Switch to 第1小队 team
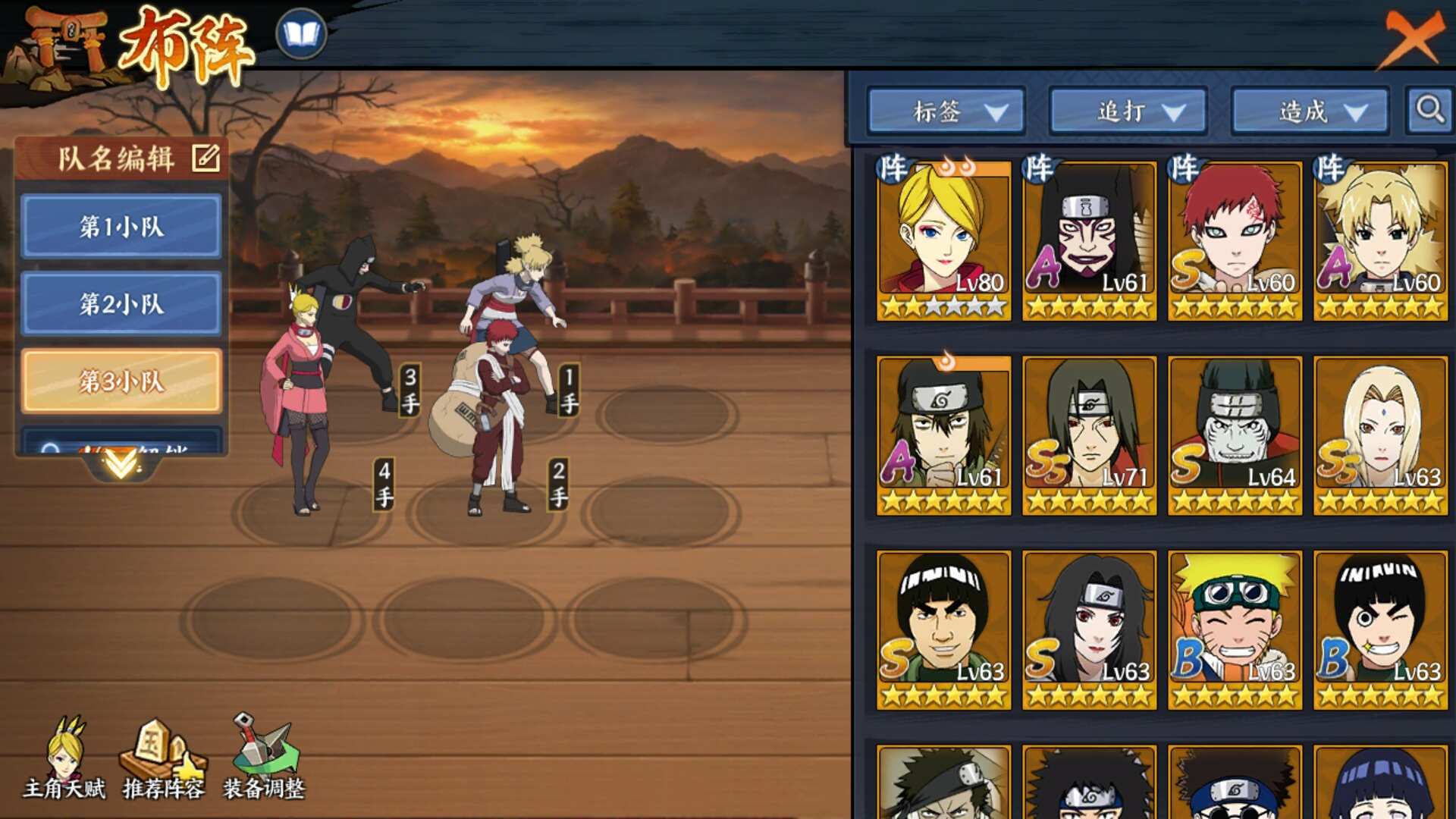Image resolution: width=1456 pixels, height=819 pixels. pos(121,226)
